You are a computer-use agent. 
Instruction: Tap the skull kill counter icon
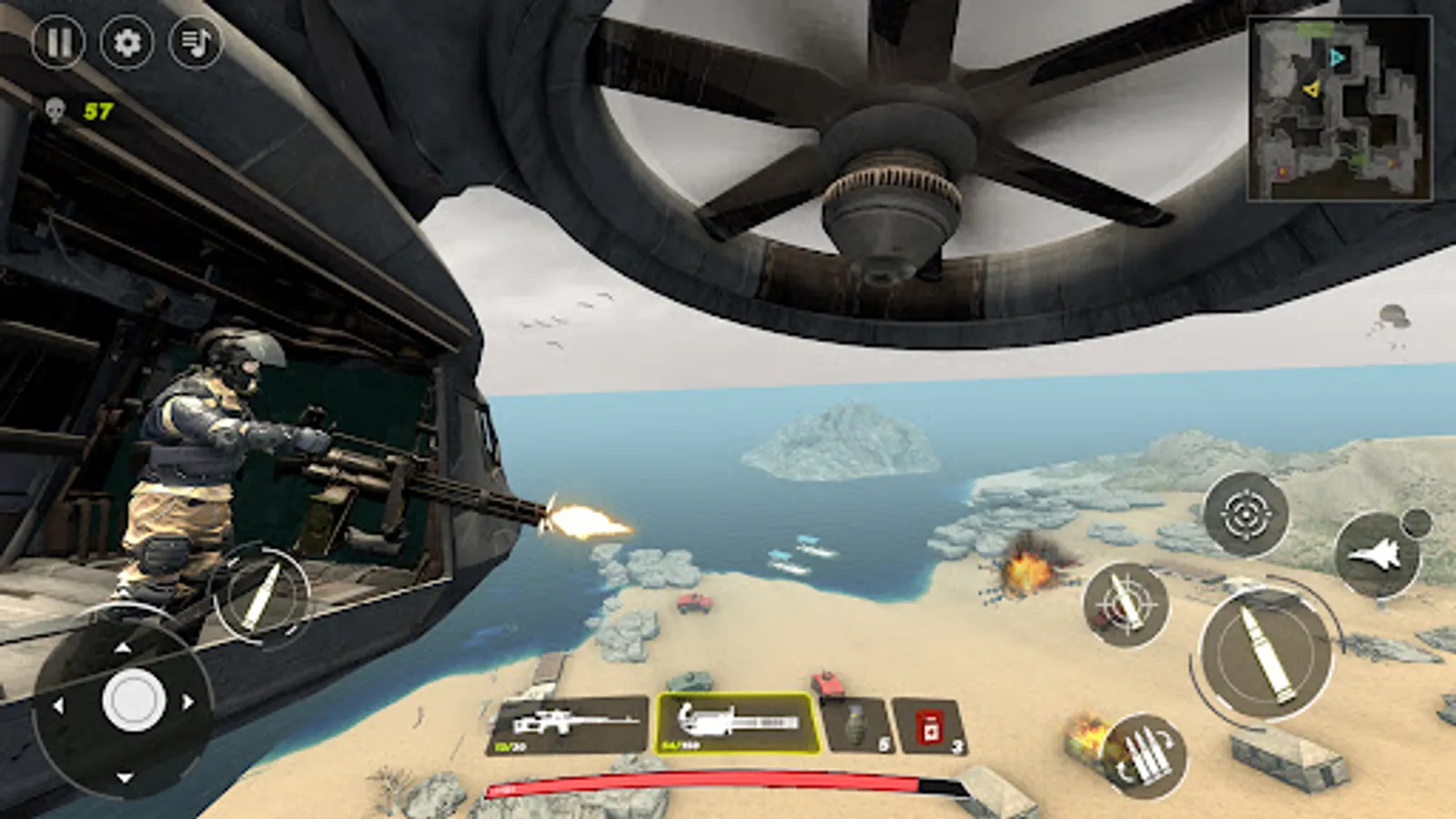click(55, 109)
